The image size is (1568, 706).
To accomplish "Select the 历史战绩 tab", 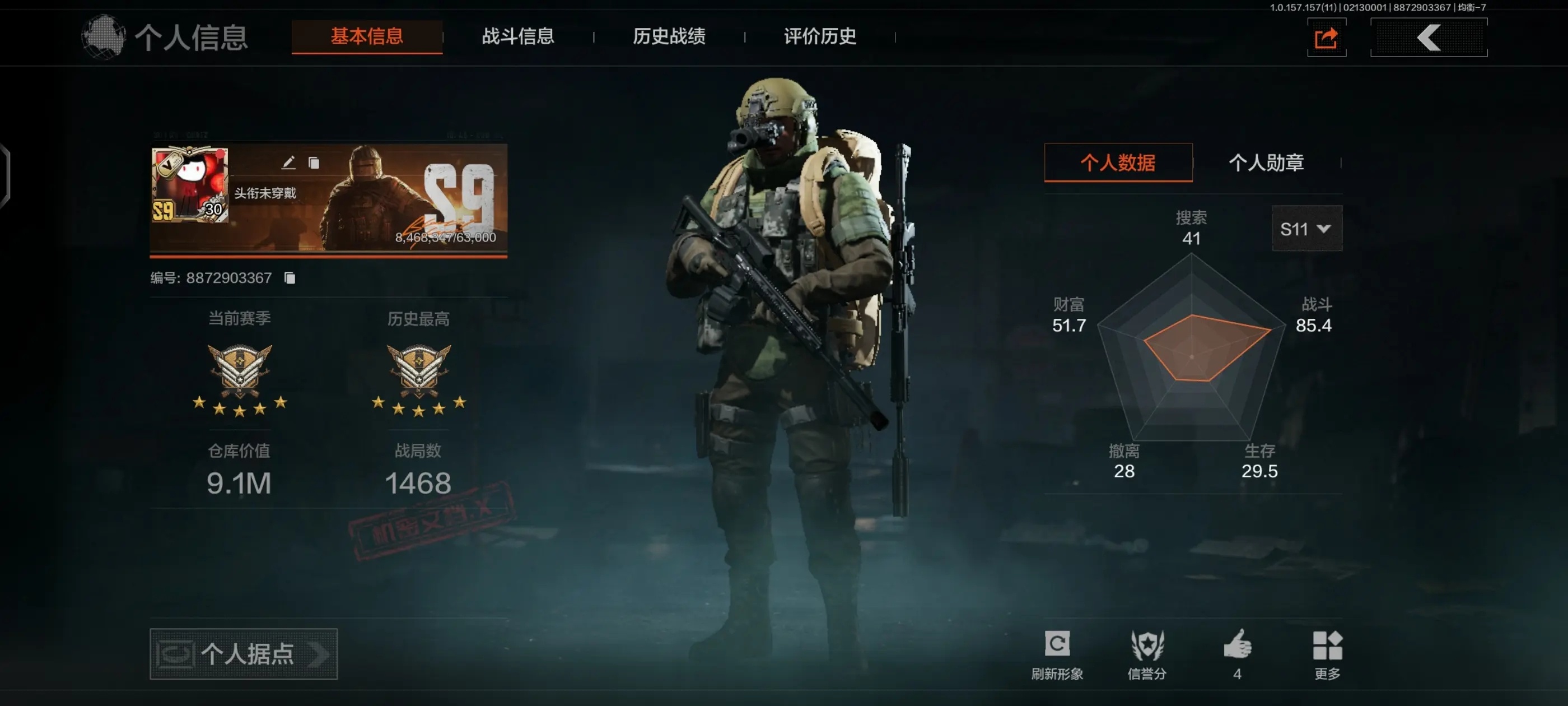I will click(x=668, y=36).
